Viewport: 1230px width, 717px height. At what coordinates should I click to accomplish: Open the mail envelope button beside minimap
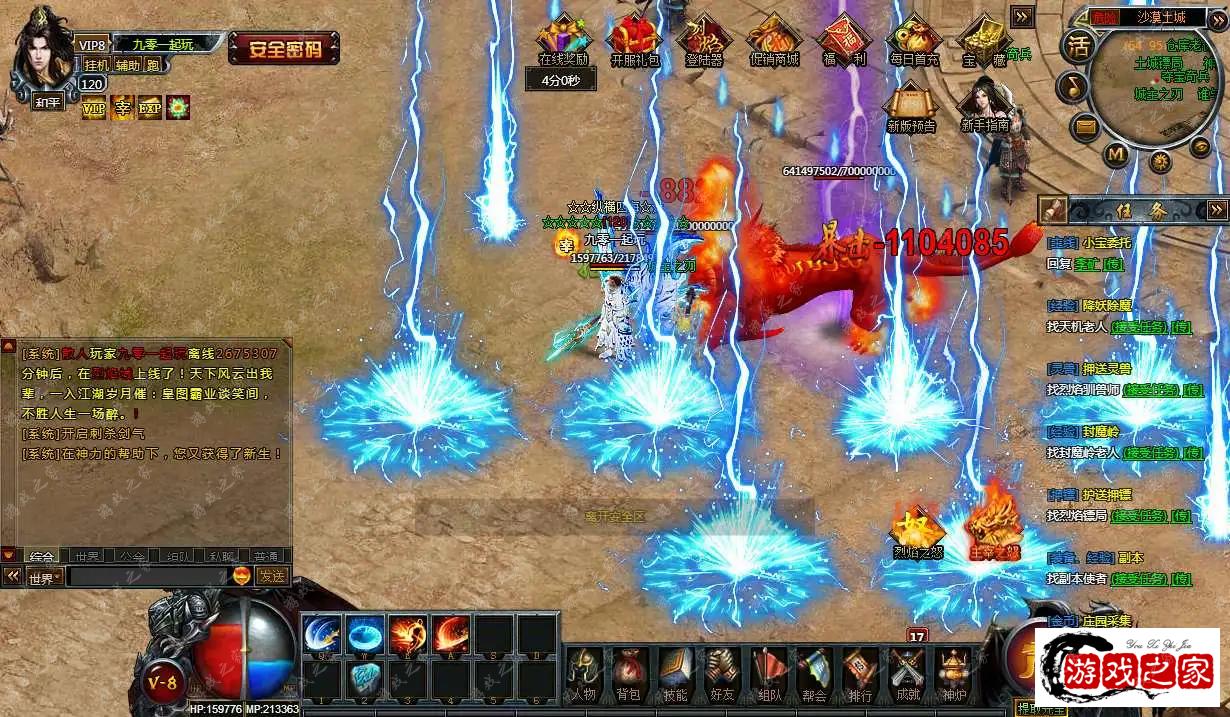[1085, 127]
